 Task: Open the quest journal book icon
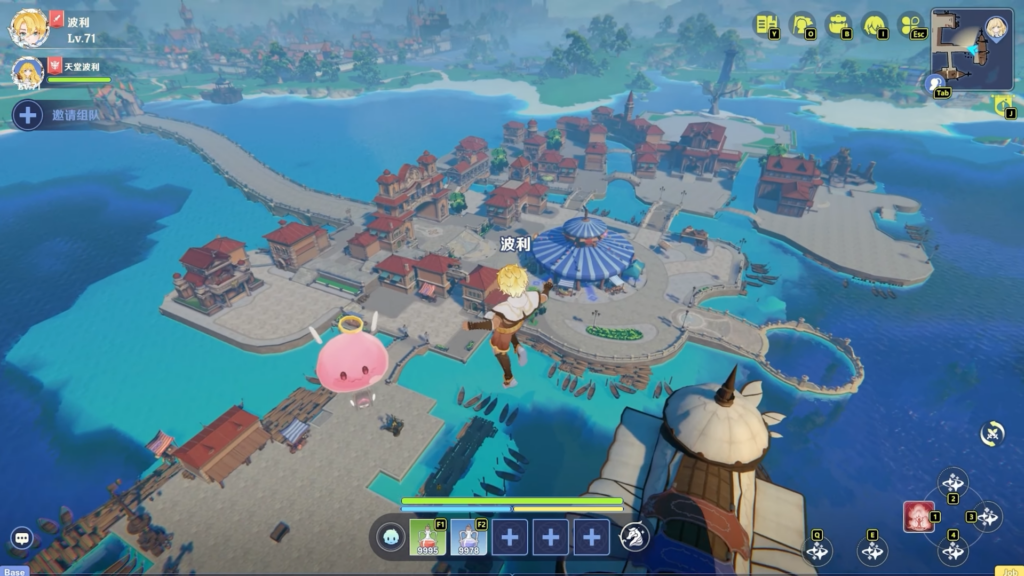pyautogui.click(x=767, y=25)
